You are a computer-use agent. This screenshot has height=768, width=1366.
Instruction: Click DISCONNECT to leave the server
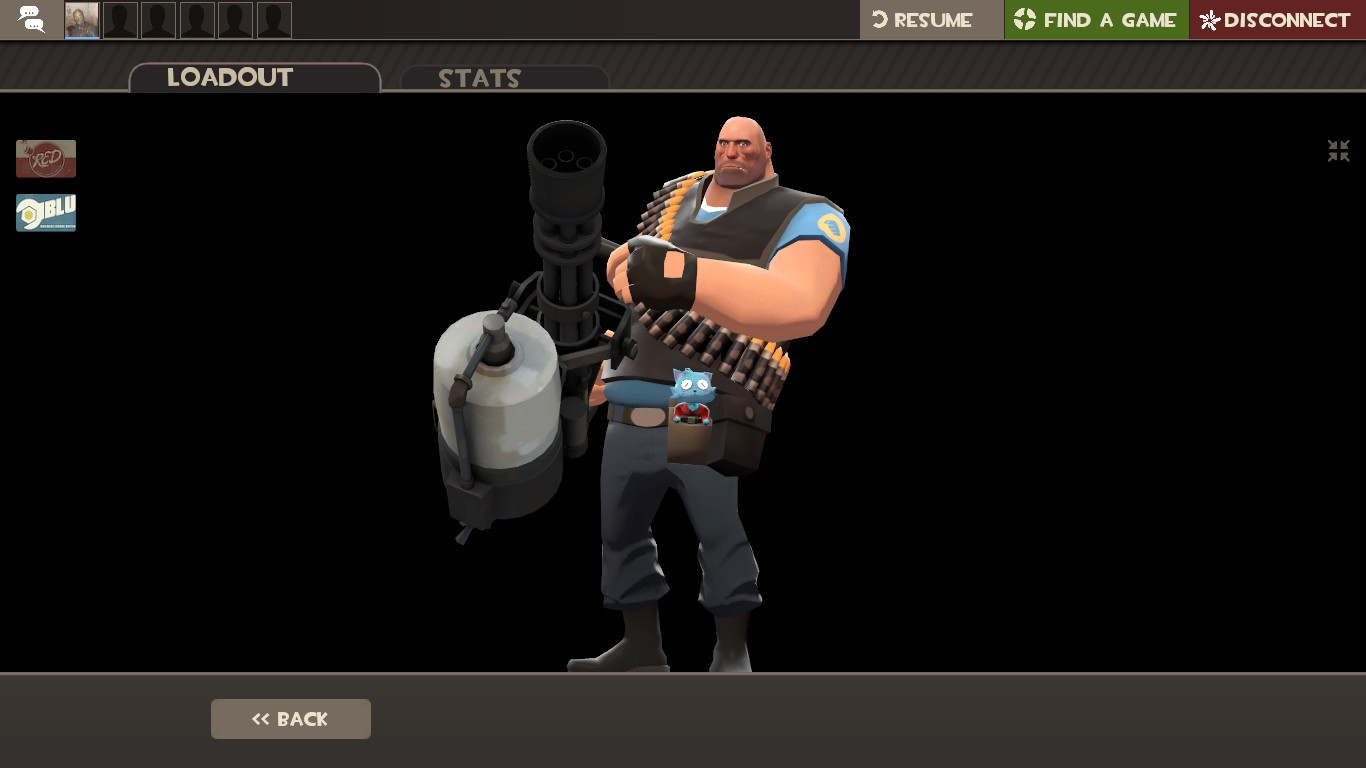1286,20
